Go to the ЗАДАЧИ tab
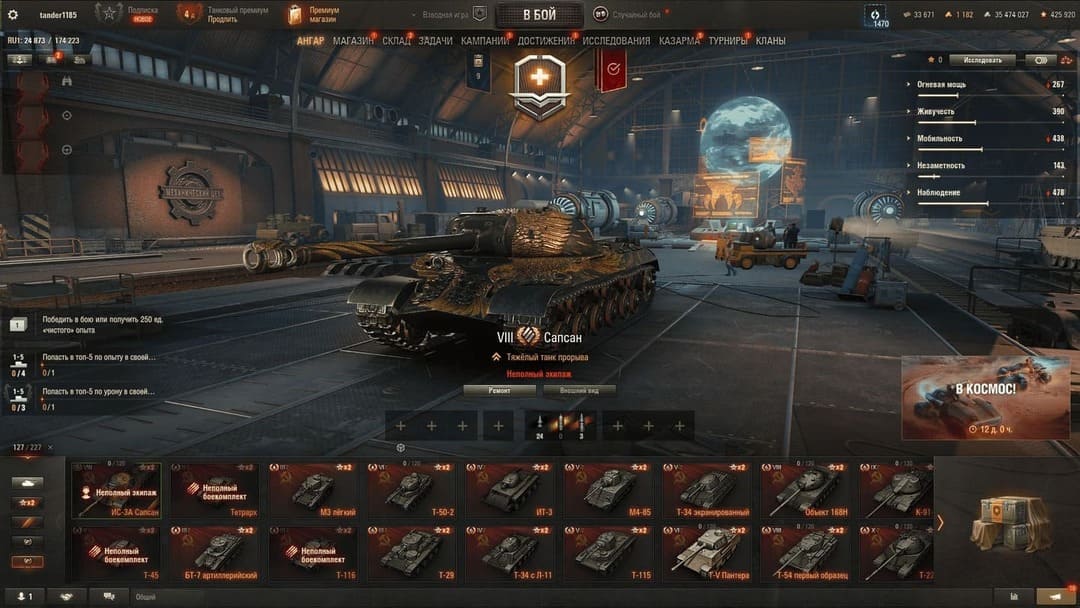 [436, 41]
